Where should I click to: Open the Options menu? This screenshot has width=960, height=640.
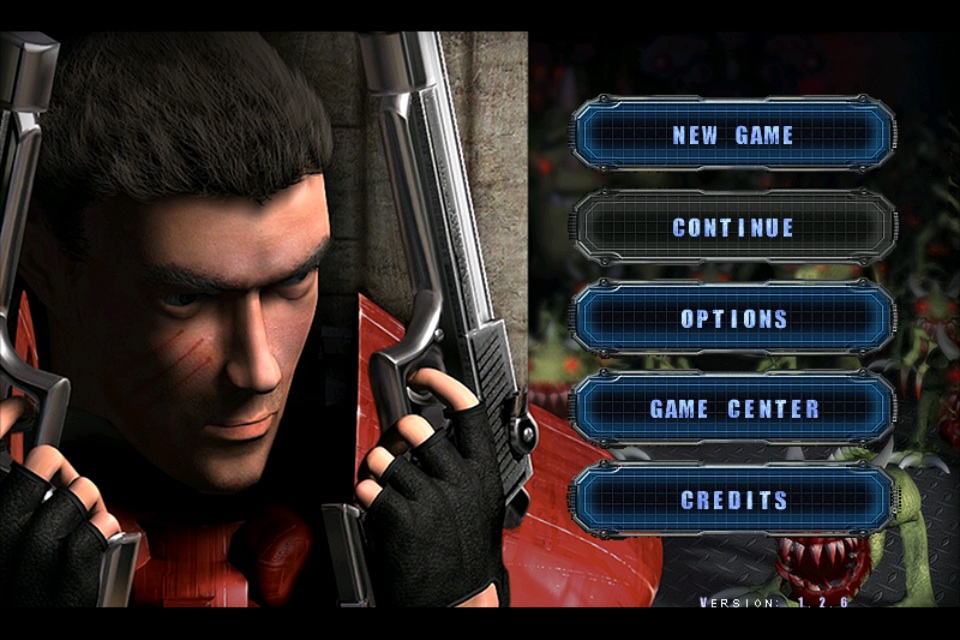pos(733,319)
